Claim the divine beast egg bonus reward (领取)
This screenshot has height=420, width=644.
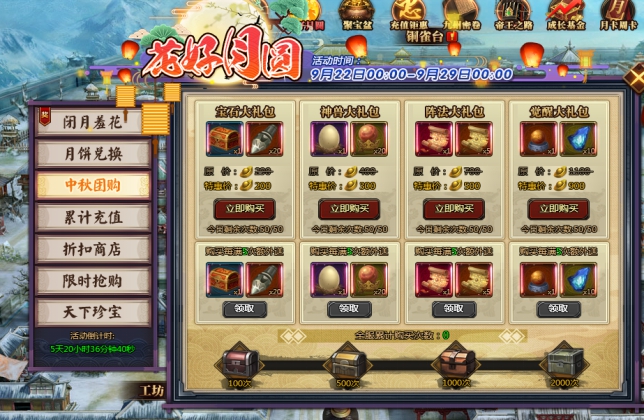[350, 309]
